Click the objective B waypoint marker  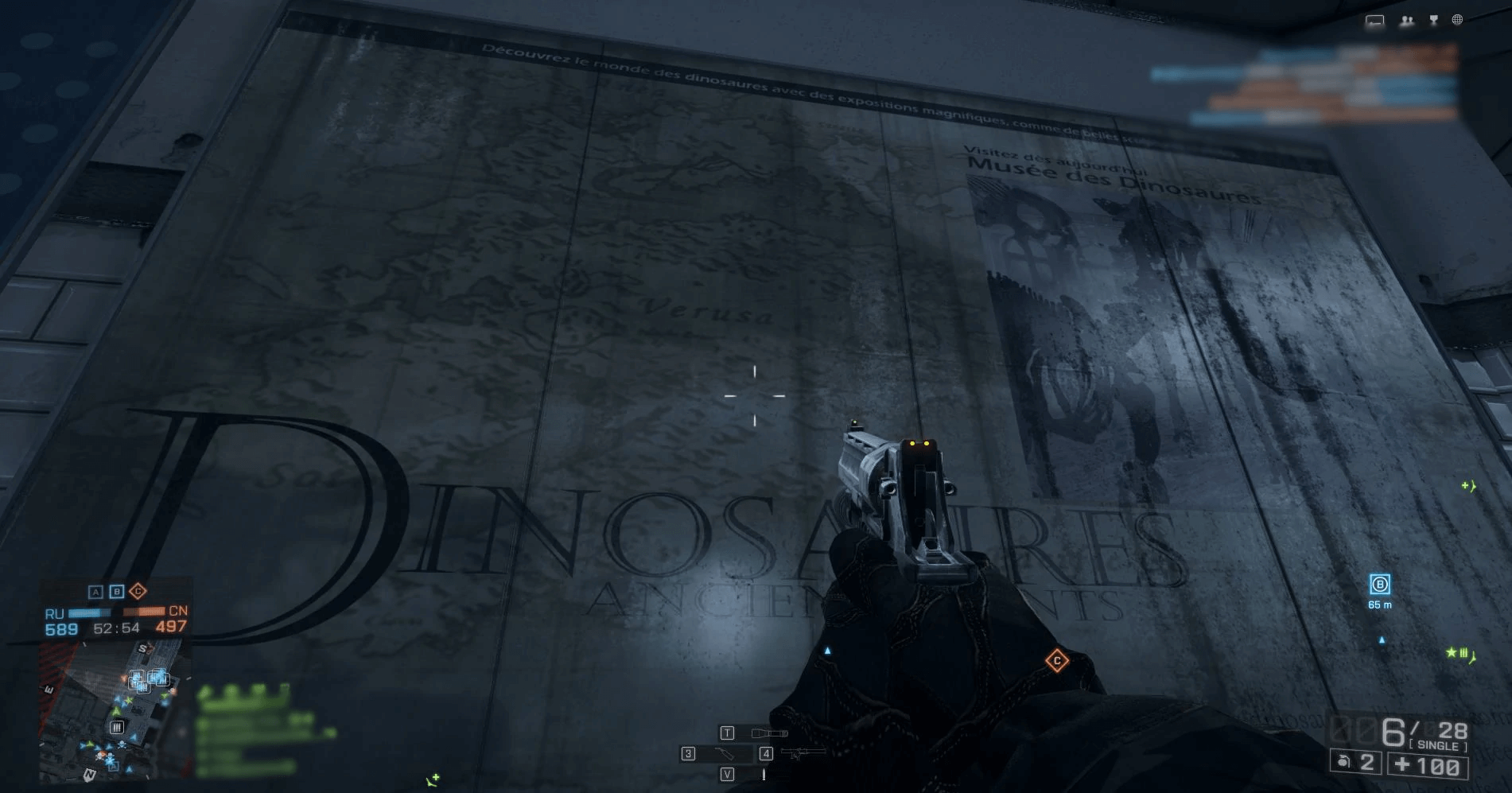(1379, 585)
